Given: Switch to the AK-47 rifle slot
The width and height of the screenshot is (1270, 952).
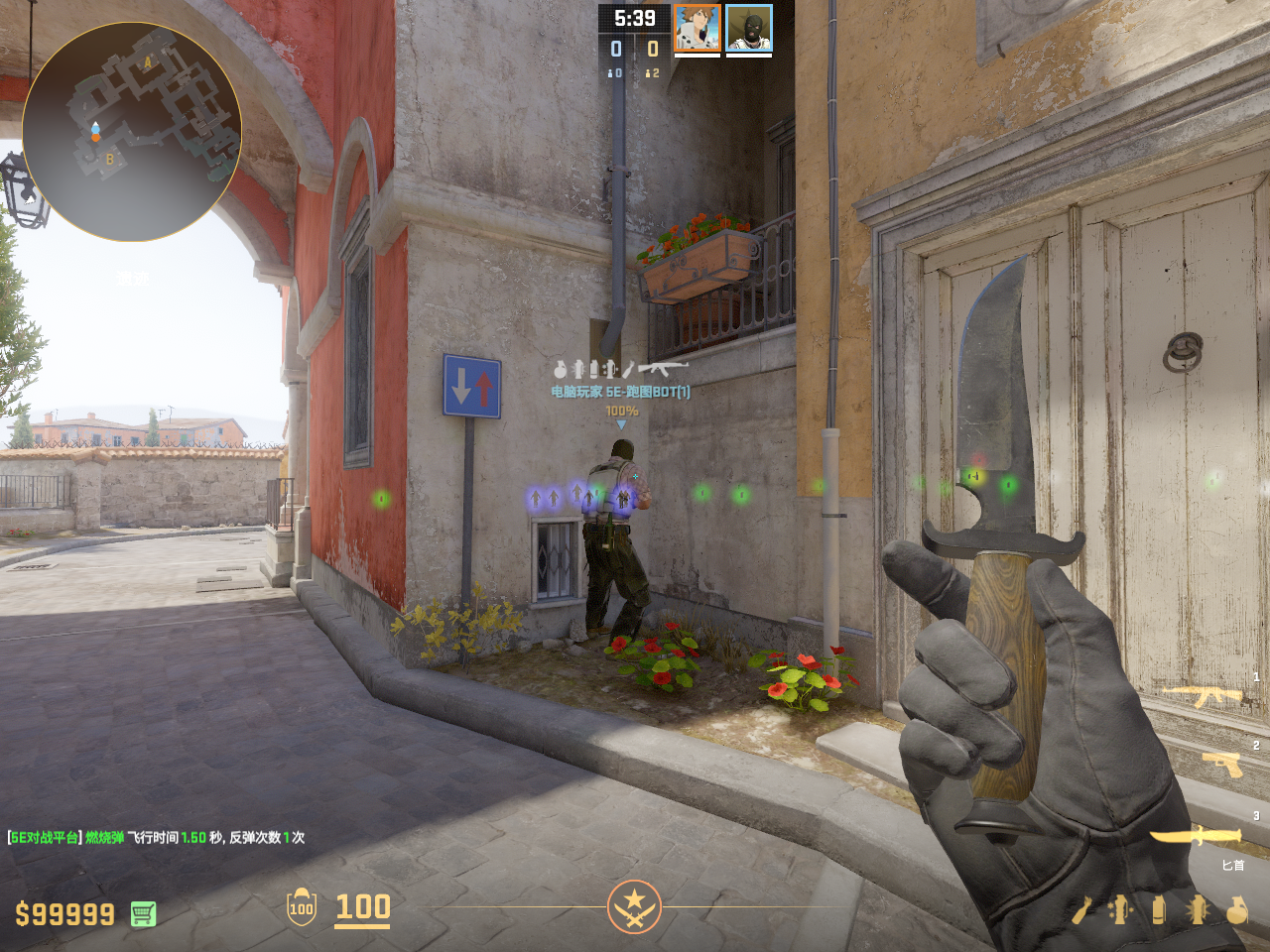Looking at the screenshot, I should click(1203, 696).
